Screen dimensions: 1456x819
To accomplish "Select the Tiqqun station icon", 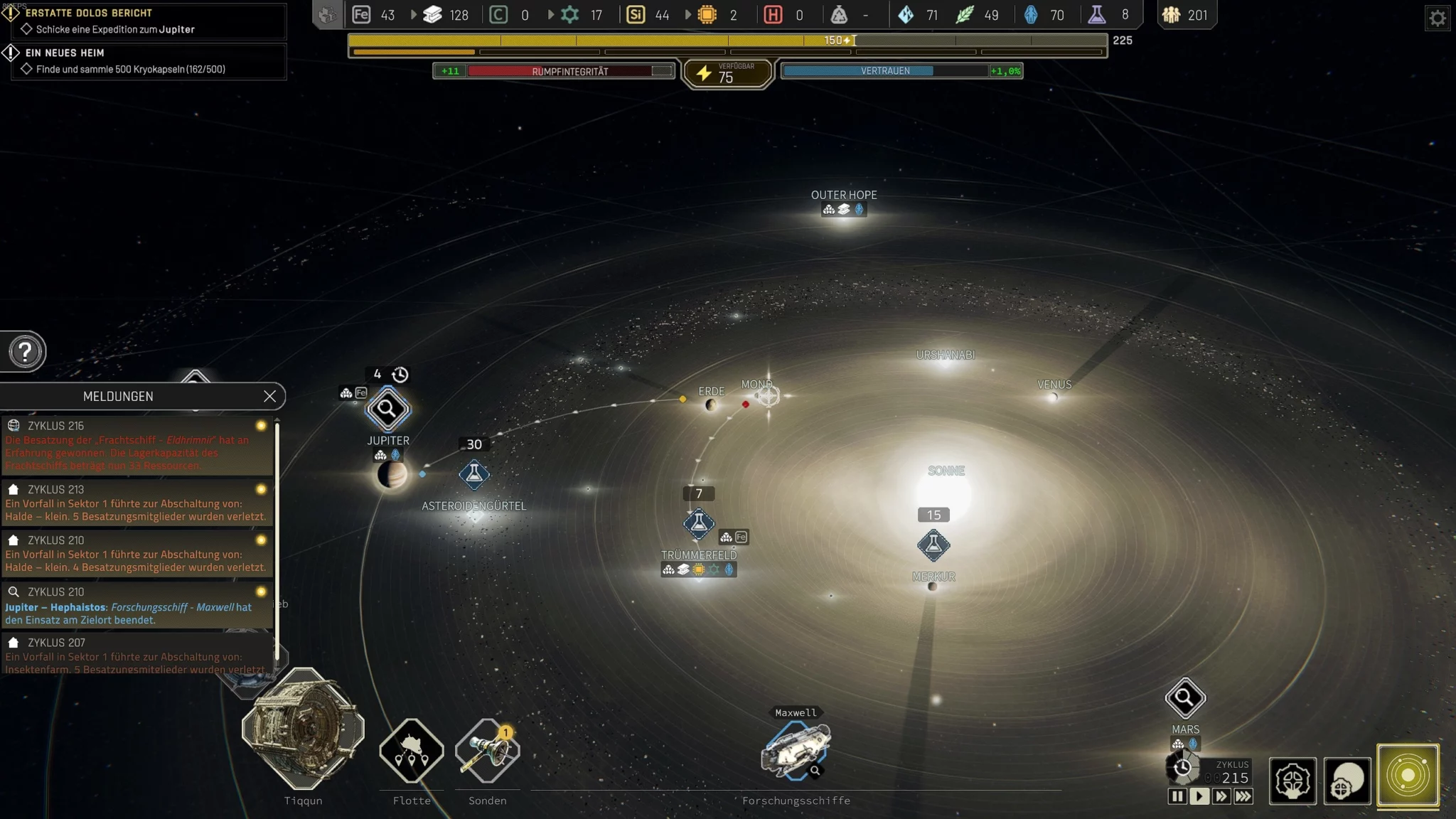I will [x=304, y=729].
